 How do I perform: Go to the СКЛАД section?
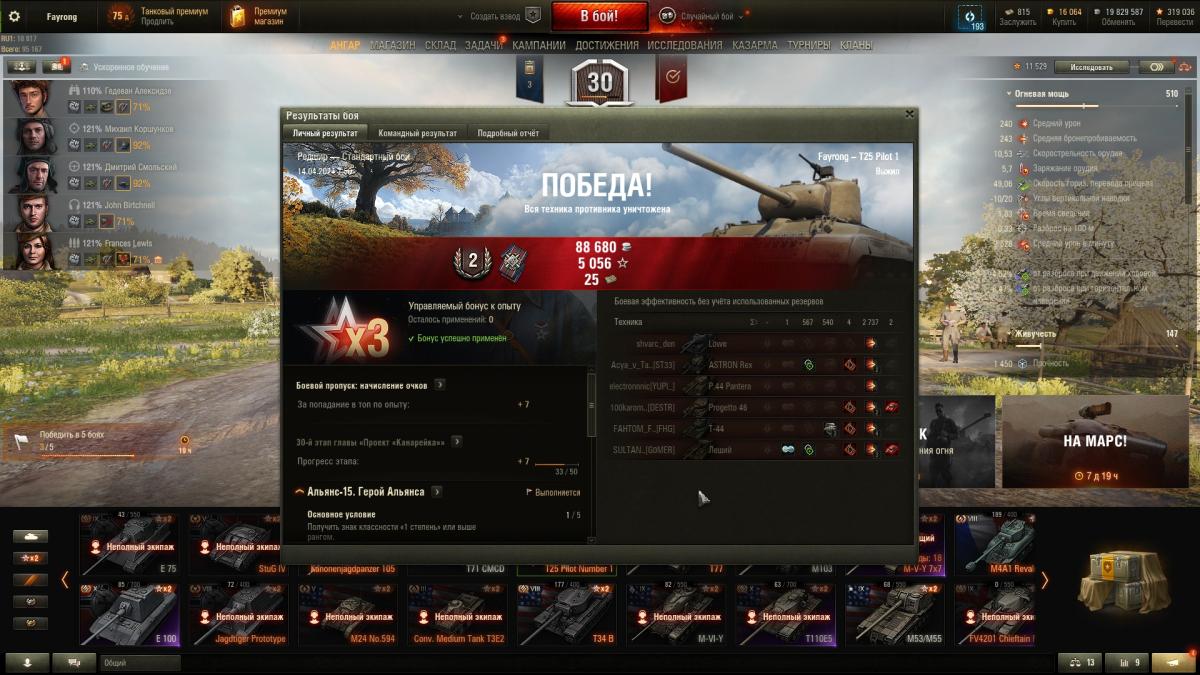click(x=440, y=45)
